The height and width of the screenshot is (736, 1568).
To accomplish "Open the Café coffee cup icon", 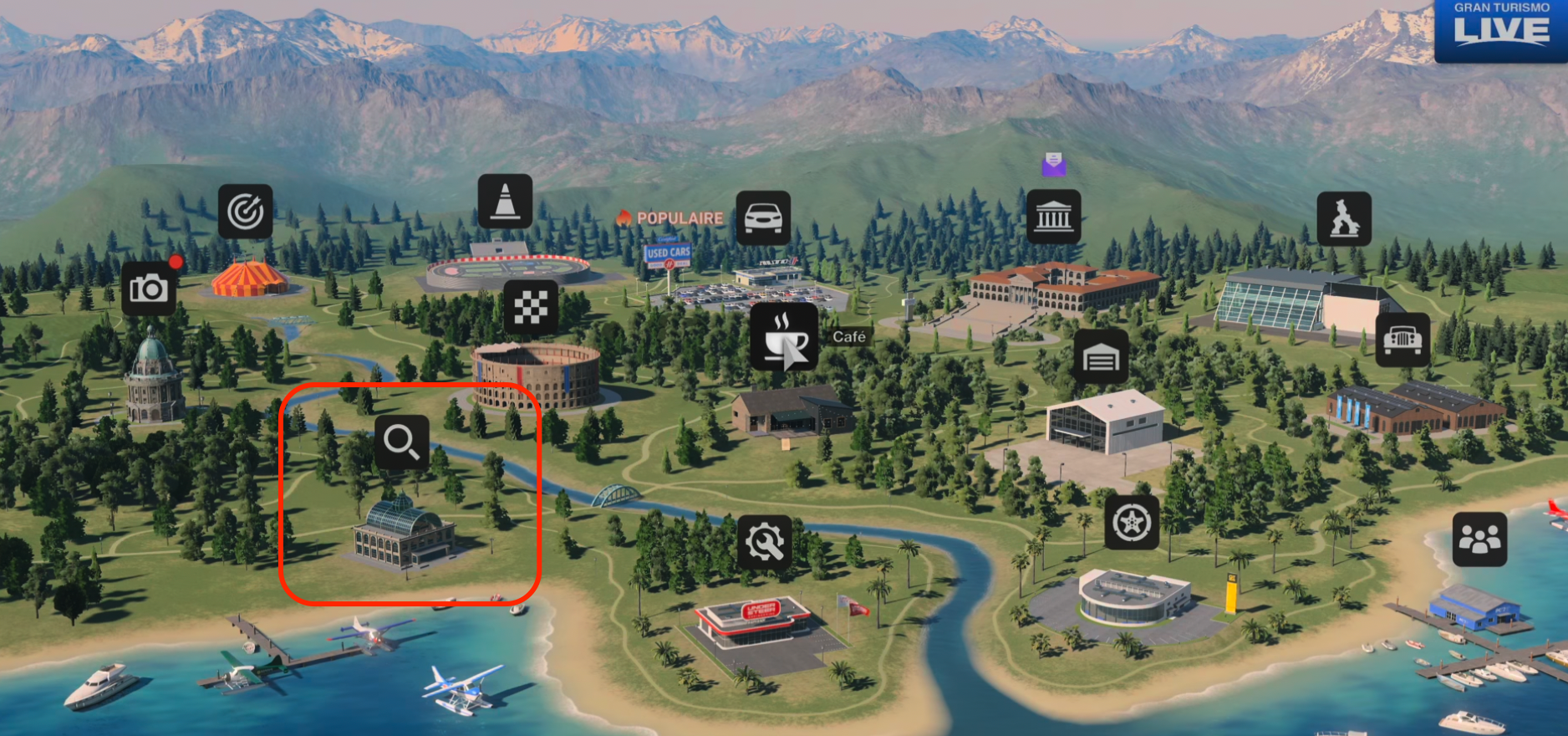I will coord(783,336).
